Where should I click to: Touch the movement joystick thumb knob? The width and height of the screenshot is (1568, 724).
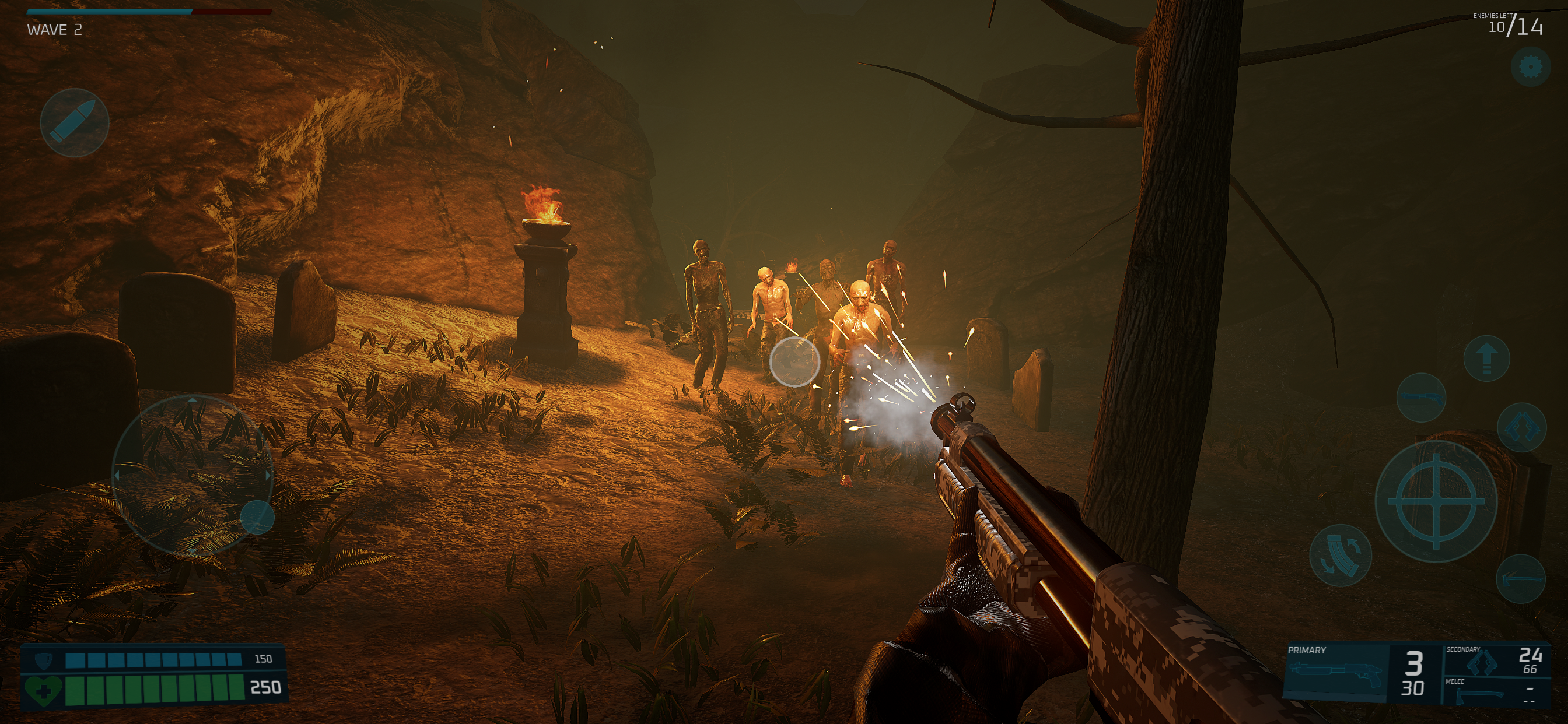click(x=257, y=518)
